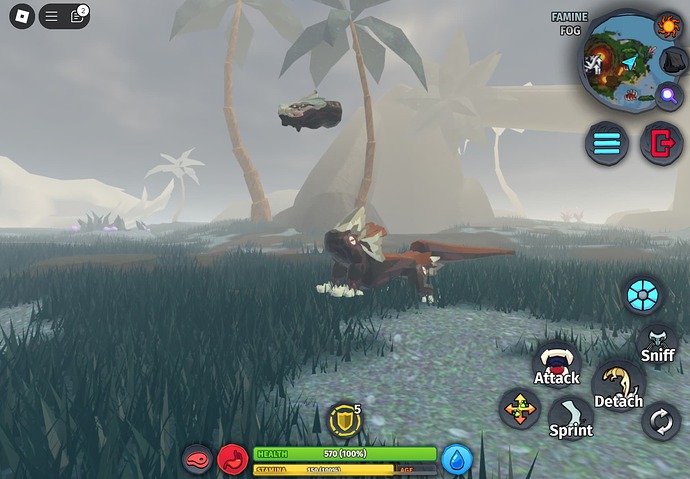690x479 pixels.
Task: Open the cyan three-line game menu
Action: click(x=607, y=143)
